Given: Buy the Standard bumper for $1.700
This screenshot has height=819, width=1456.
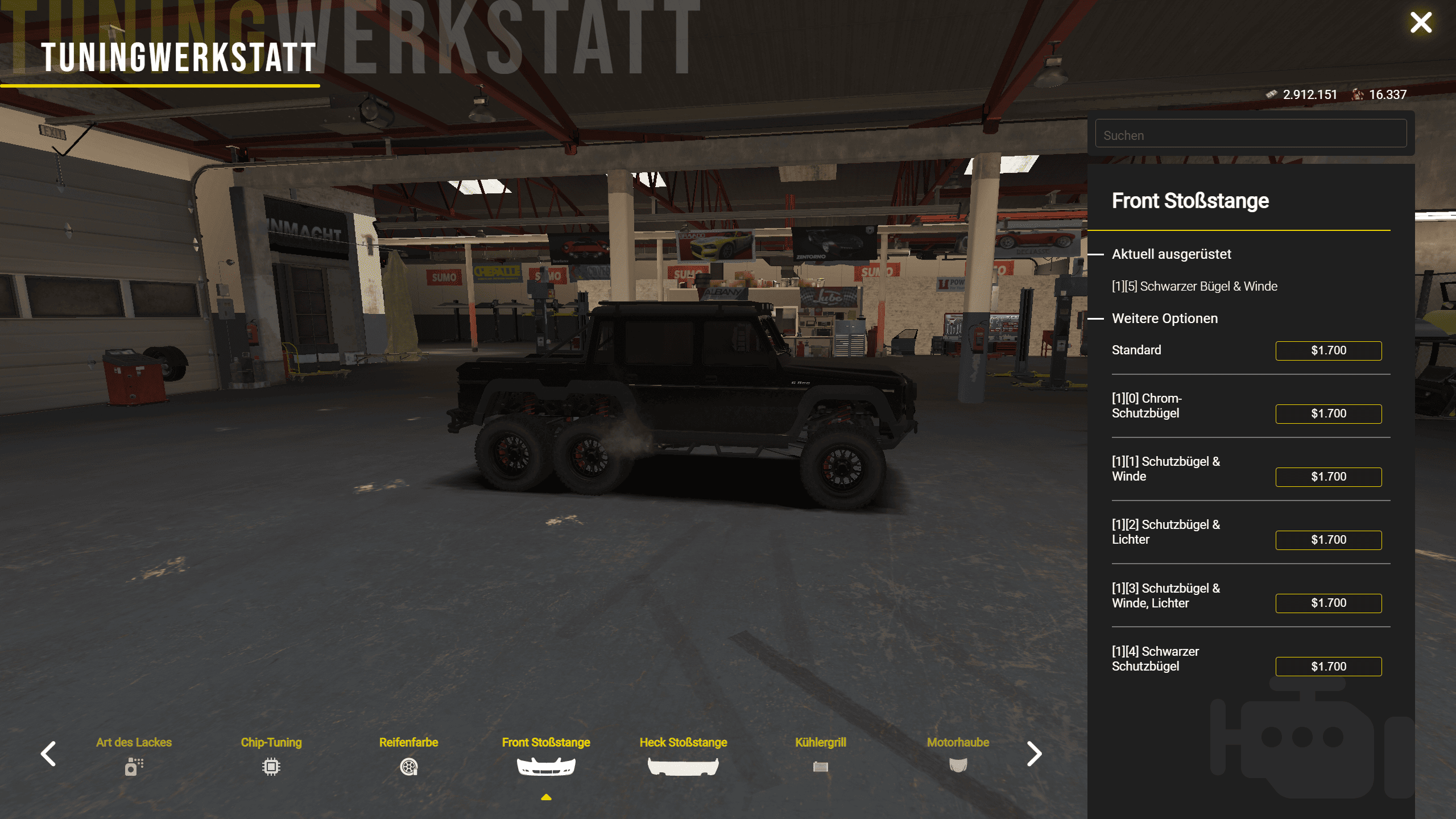Looking at the screenshot, I should point(1328,350).
